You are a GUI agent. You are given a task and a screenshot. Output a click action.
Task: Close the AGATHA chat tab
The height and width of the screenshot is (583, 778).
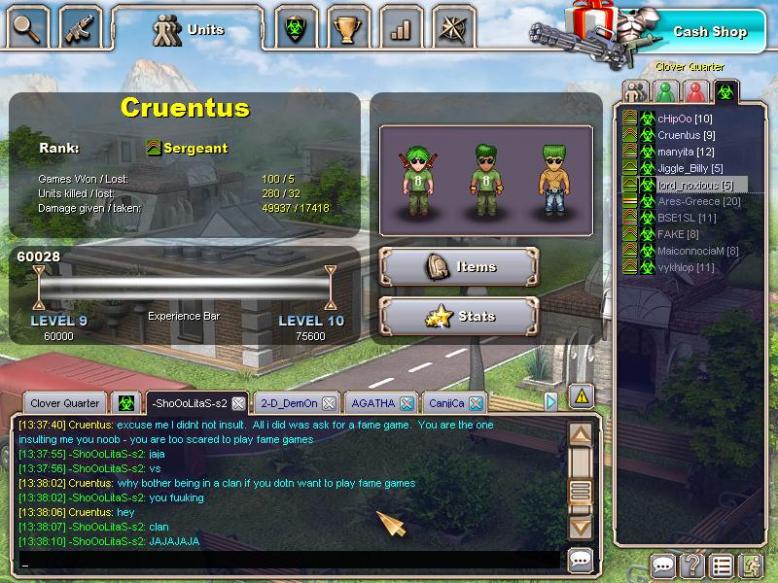click(x=407, y=404)
